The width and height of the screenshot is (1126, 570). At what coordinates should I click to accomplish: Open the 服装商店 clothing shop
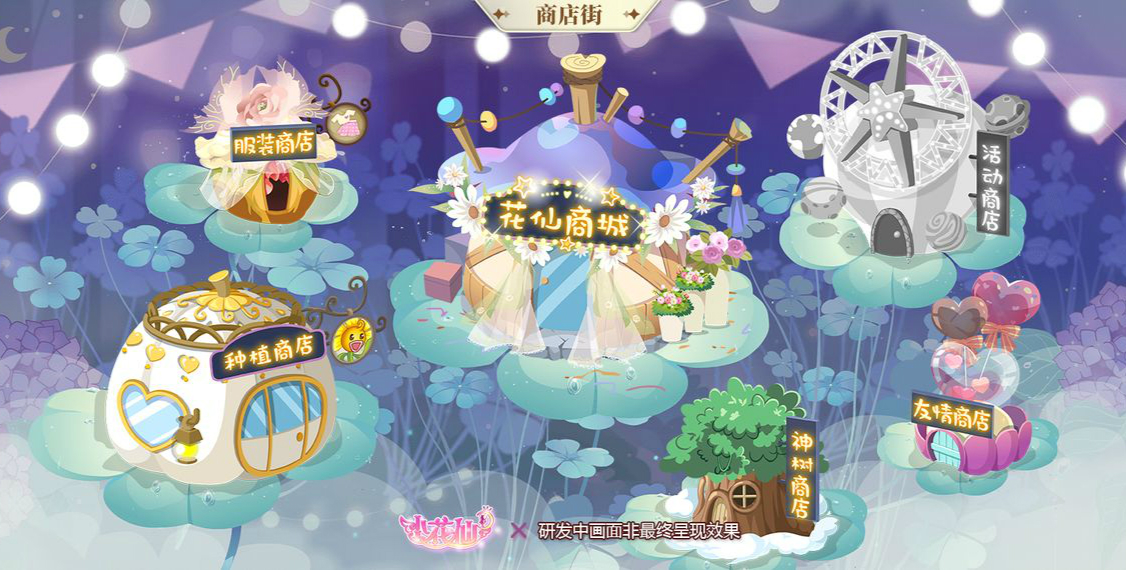click(x=270, y=145)
